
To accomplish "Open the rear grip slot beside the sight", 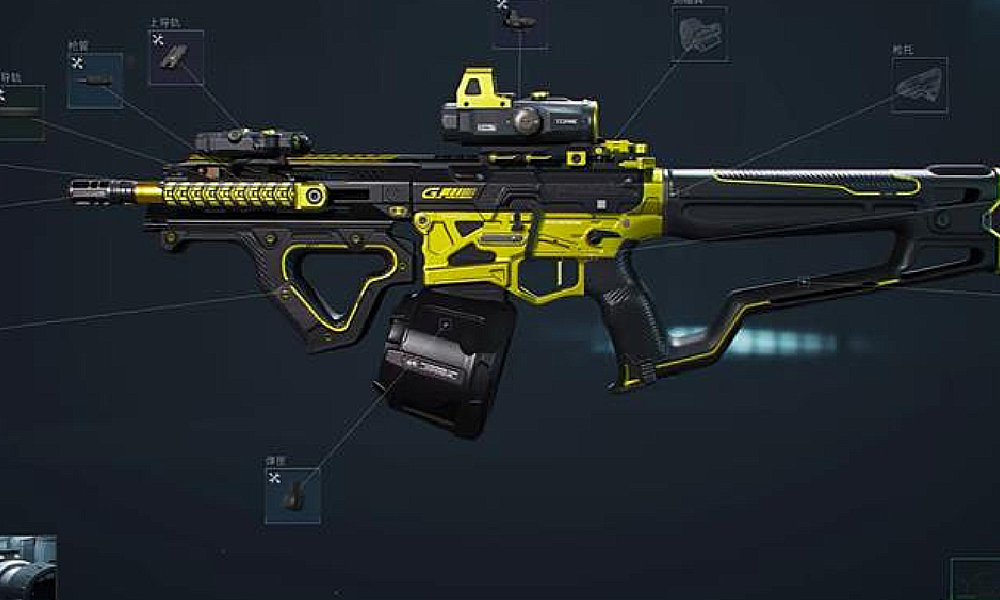I will pos(699,35).
